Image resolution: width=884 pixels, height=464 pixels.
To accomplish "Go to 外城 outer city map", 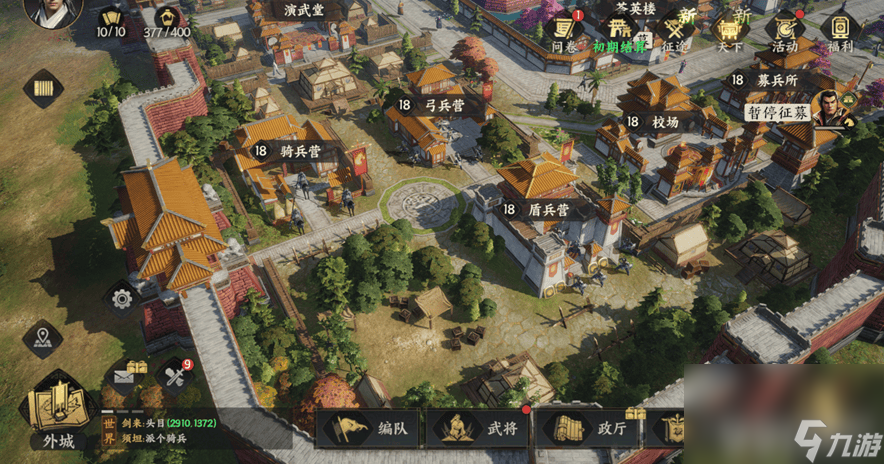I will 57,412.
